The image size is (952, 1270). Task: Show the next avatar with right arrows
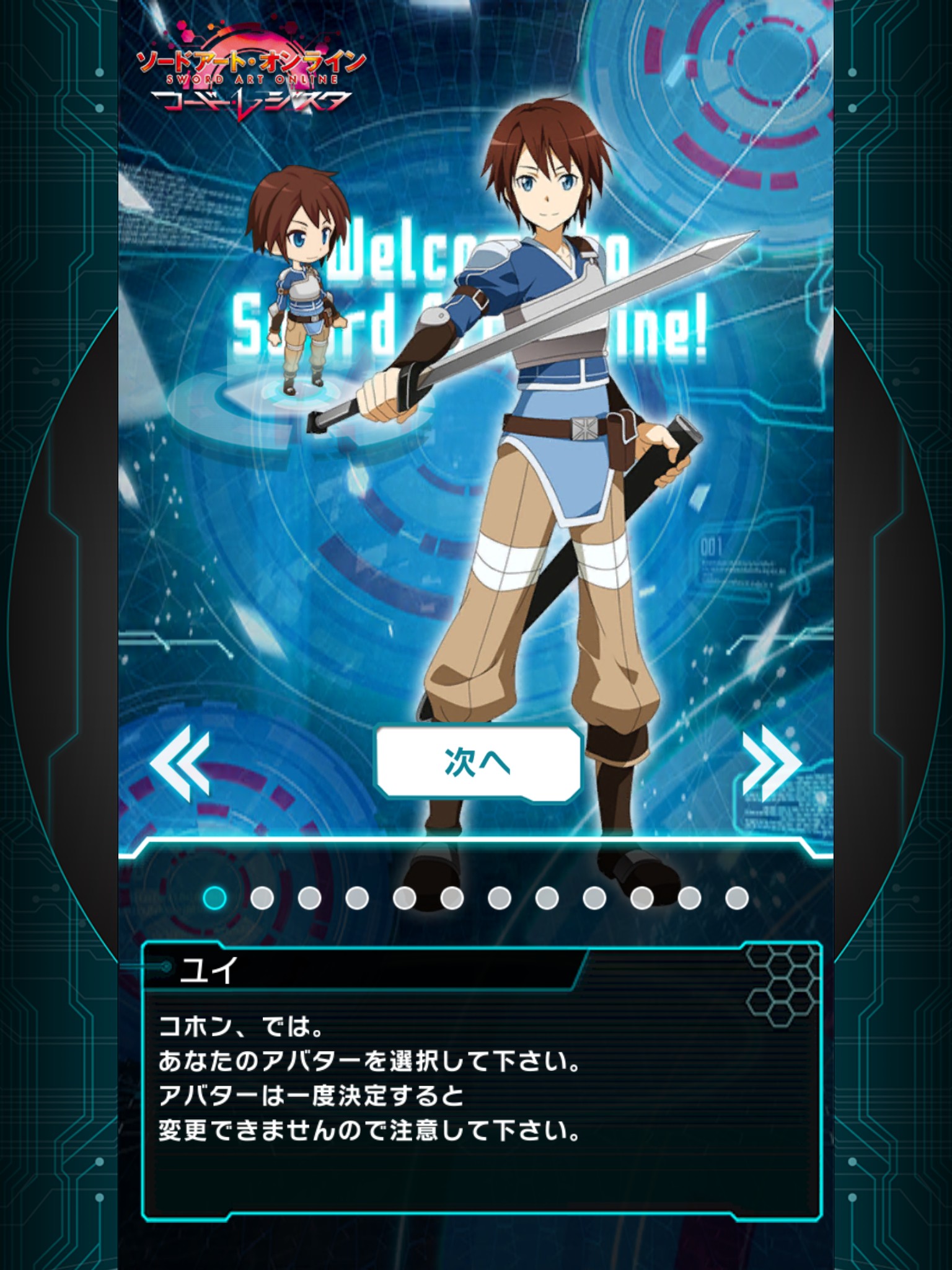tap(771, 763)
